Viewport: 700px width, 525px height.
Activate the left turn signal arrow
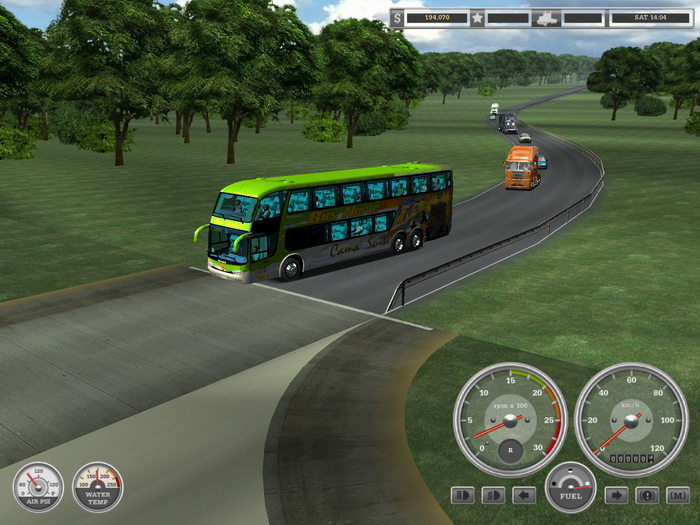point(524,495)
